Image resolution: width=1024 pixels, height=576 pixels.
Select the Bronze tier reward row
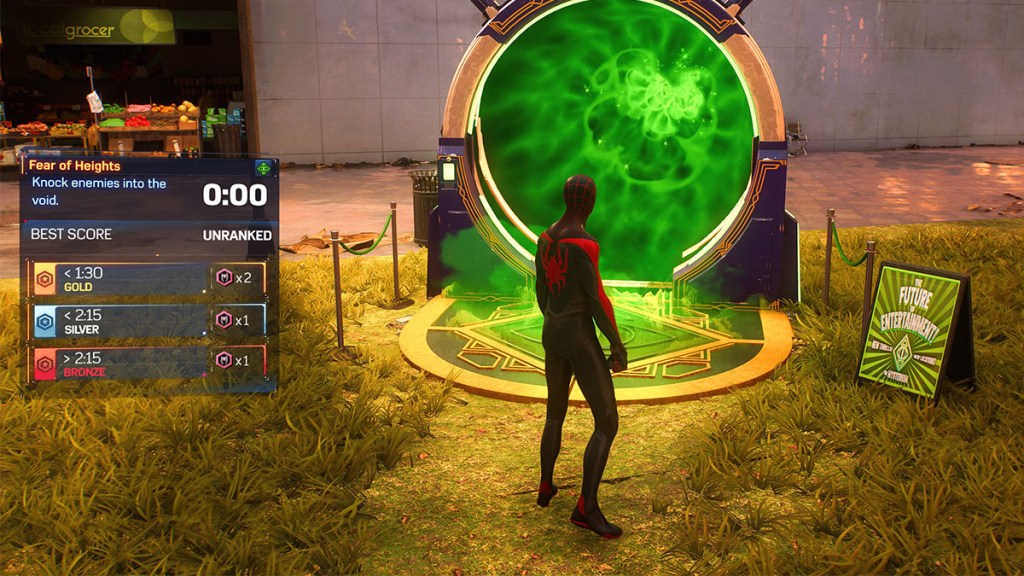tap(148, 363)
